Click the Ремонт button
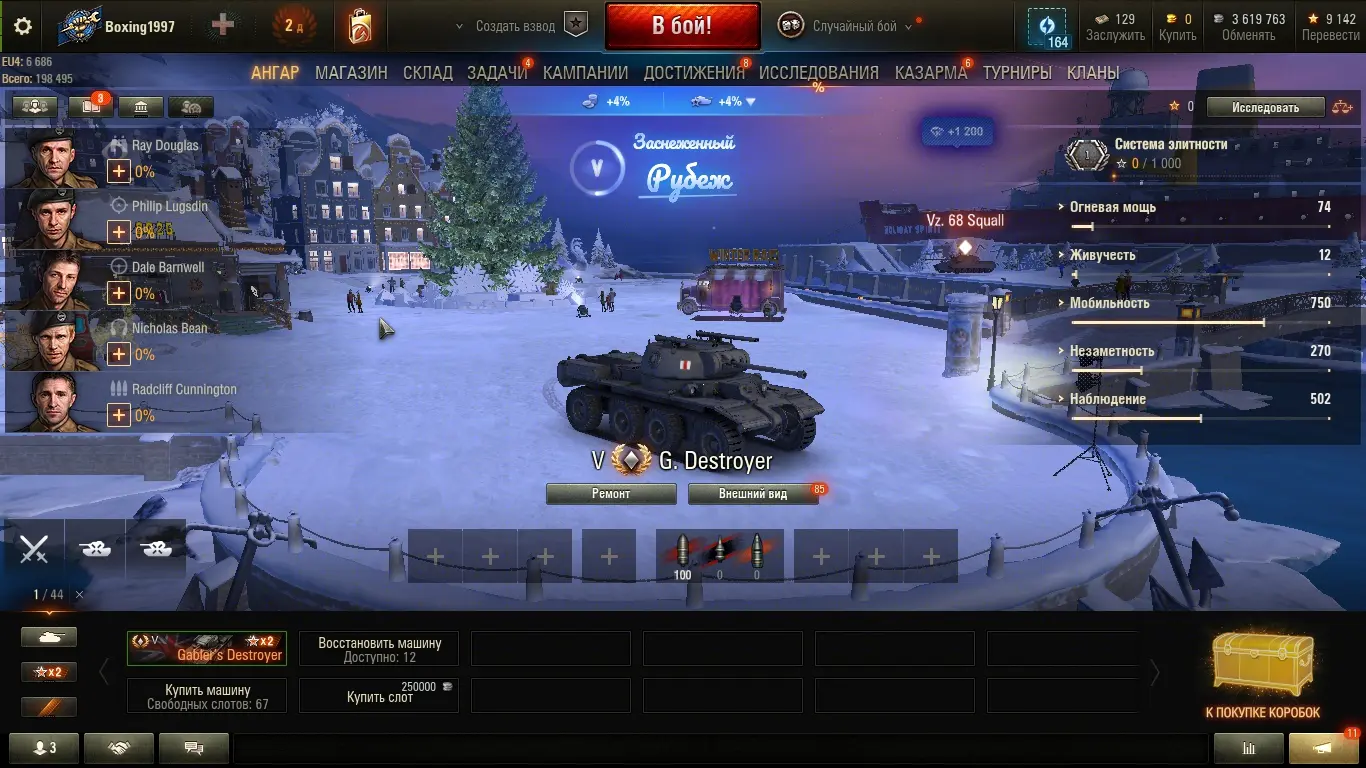Image resolution: width=1366 pixels, height=768 pixels. tap(610, 494)
